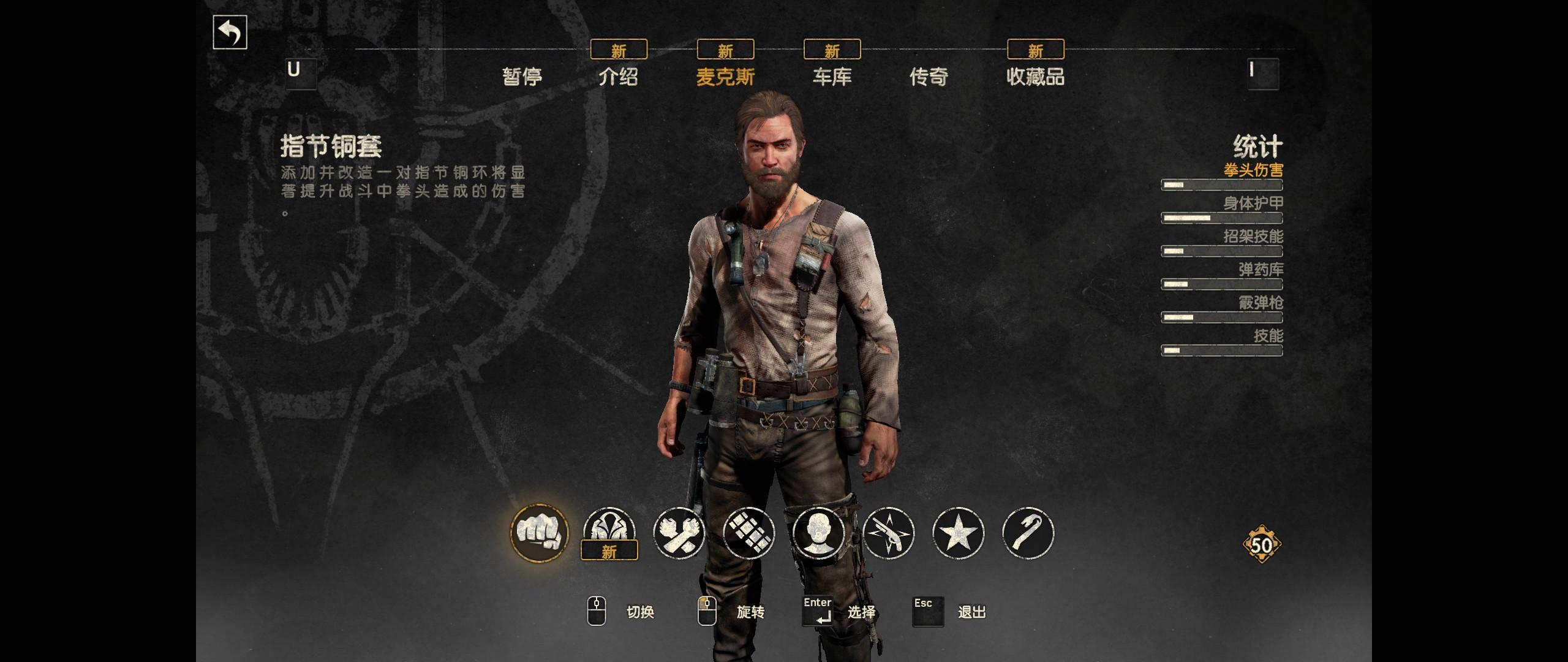Open the star skills upgrade icon

pyautogui.click(x=958, y=532)
